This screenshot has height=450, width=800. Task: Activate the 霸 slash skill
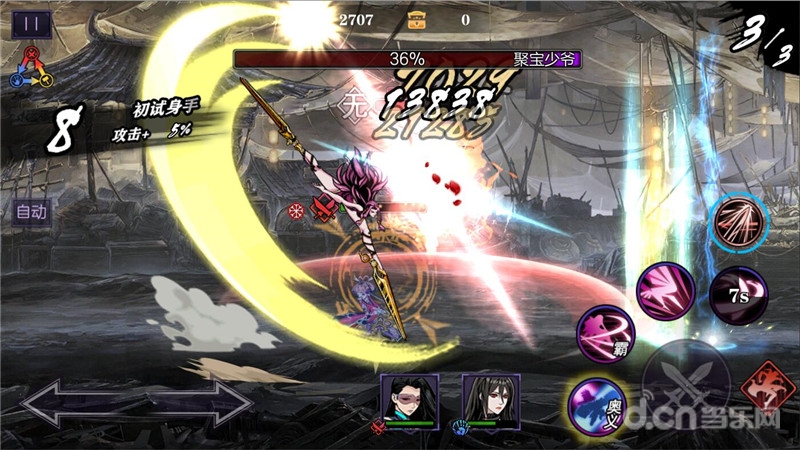click(x=606, y=333)
